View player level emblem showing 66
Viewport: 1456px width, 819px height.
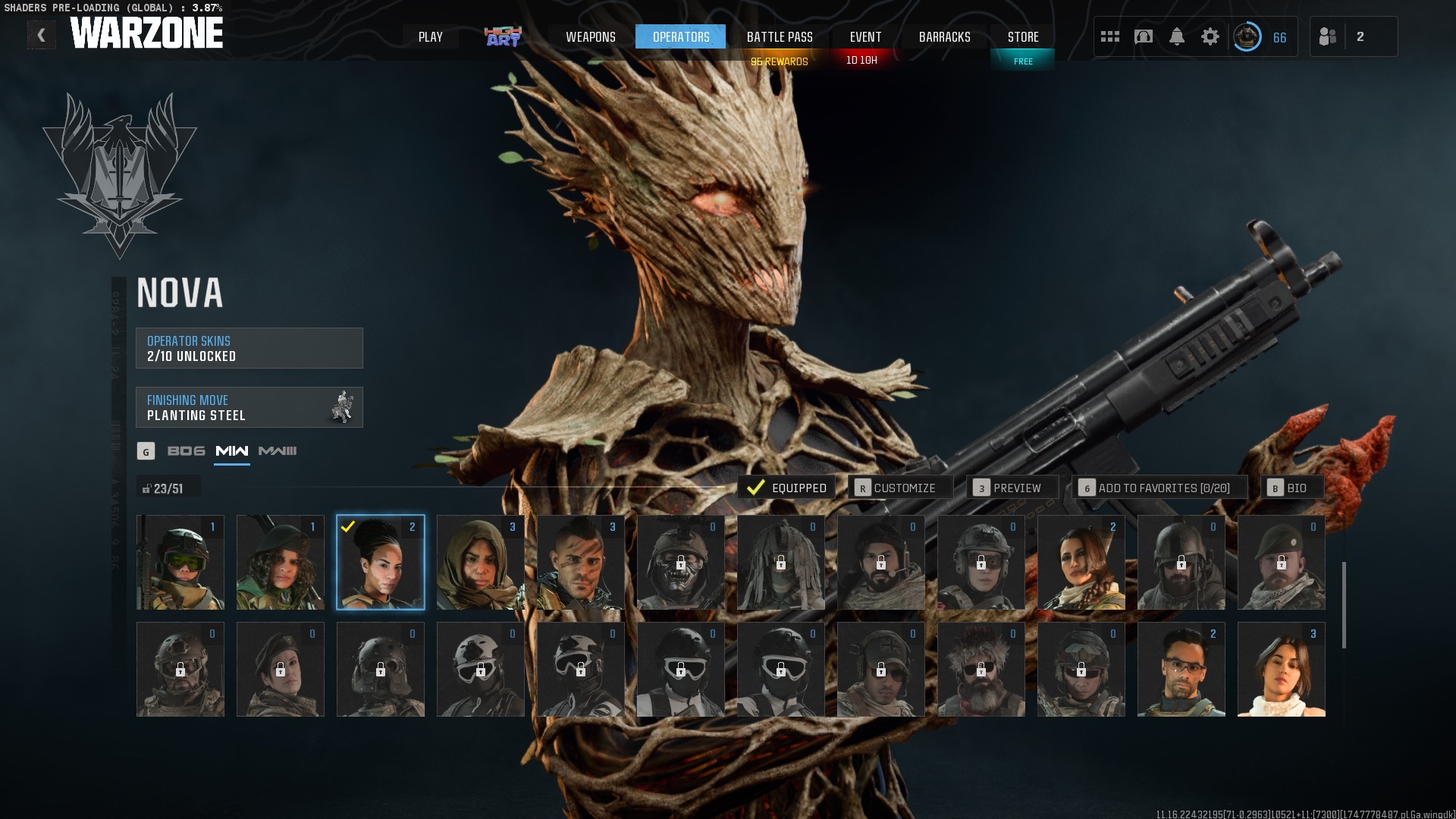click(1246, 36)
